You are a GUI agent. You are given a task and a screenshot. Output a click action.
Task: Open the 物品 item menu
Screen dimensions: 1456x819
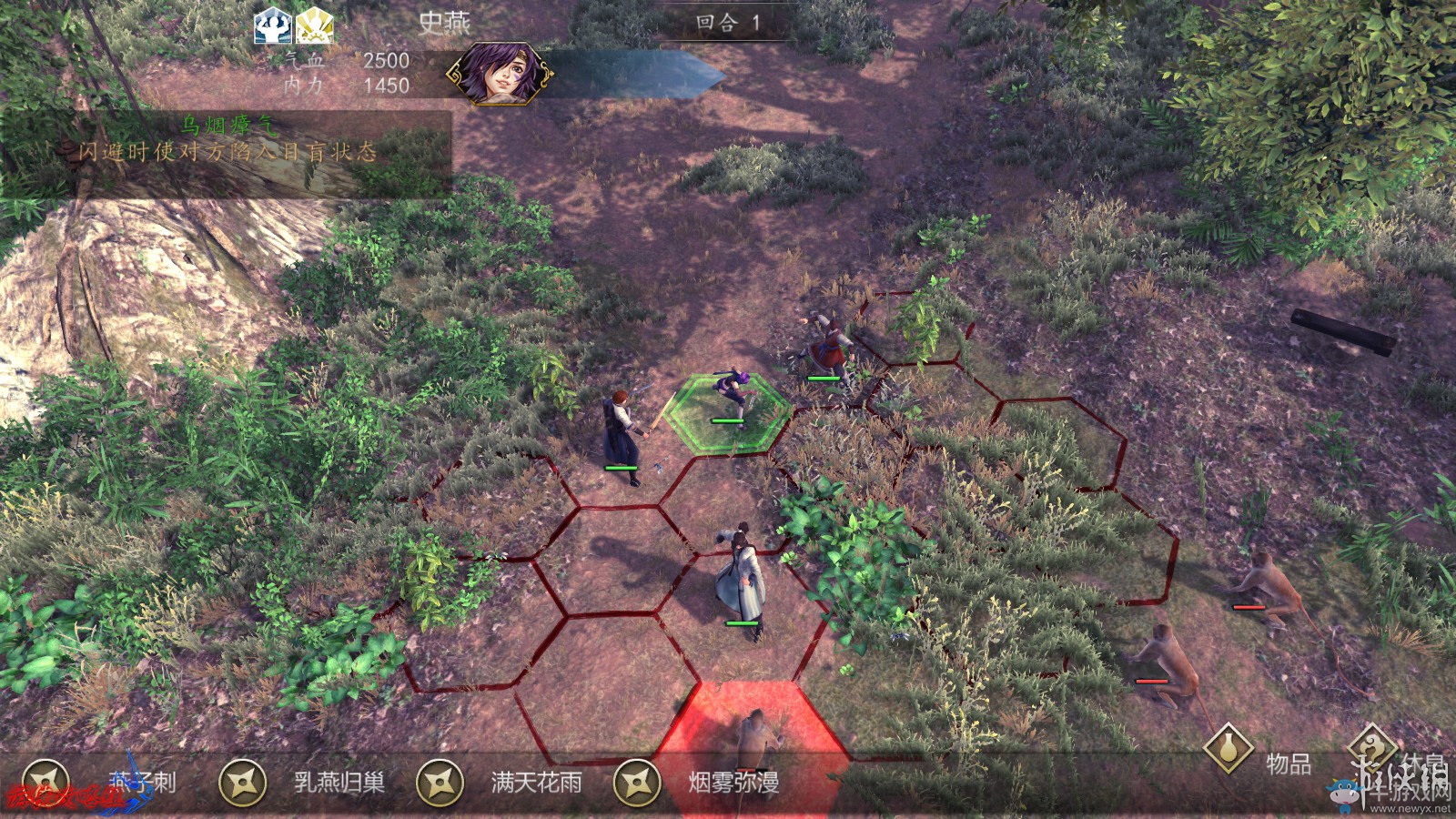pos(1228,748)
